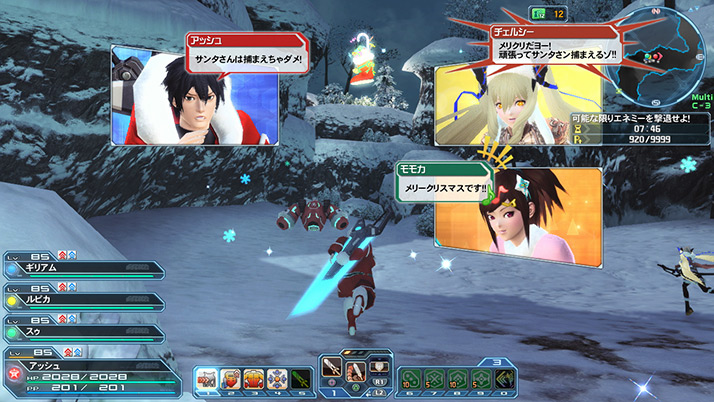This screenshot has height=402, width=714.
Task: Use the red armor icon in subpalette slot 3
Action: (255, 378)
